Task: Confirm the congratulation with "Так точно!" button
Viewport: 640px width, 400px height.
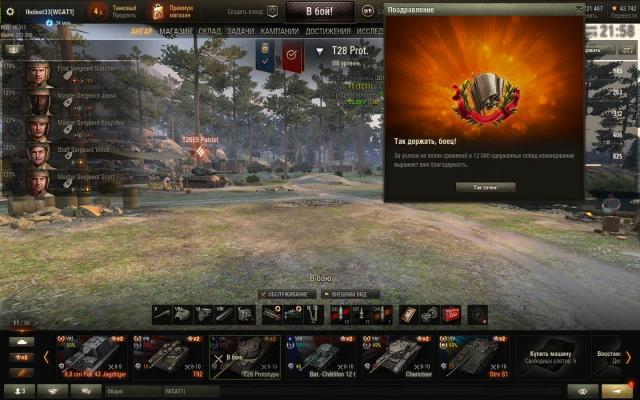Action: click(x=485, y=187)
